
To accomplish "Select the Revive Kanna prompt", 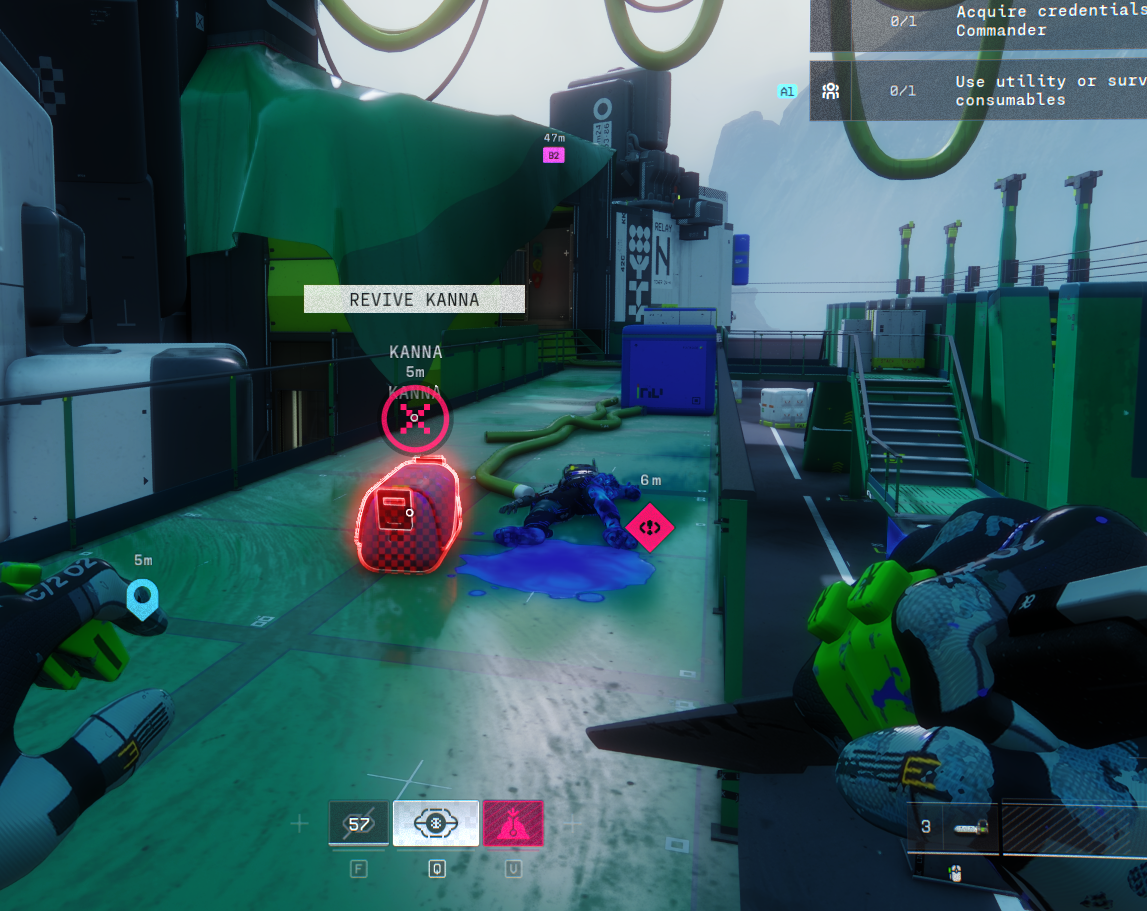I will [x=414, y=299].
